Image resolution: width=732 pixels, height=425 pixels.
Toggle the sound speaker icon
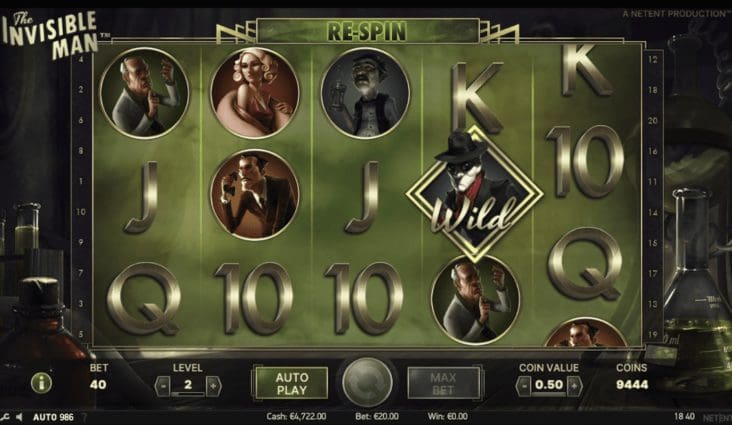coord(19,416)
